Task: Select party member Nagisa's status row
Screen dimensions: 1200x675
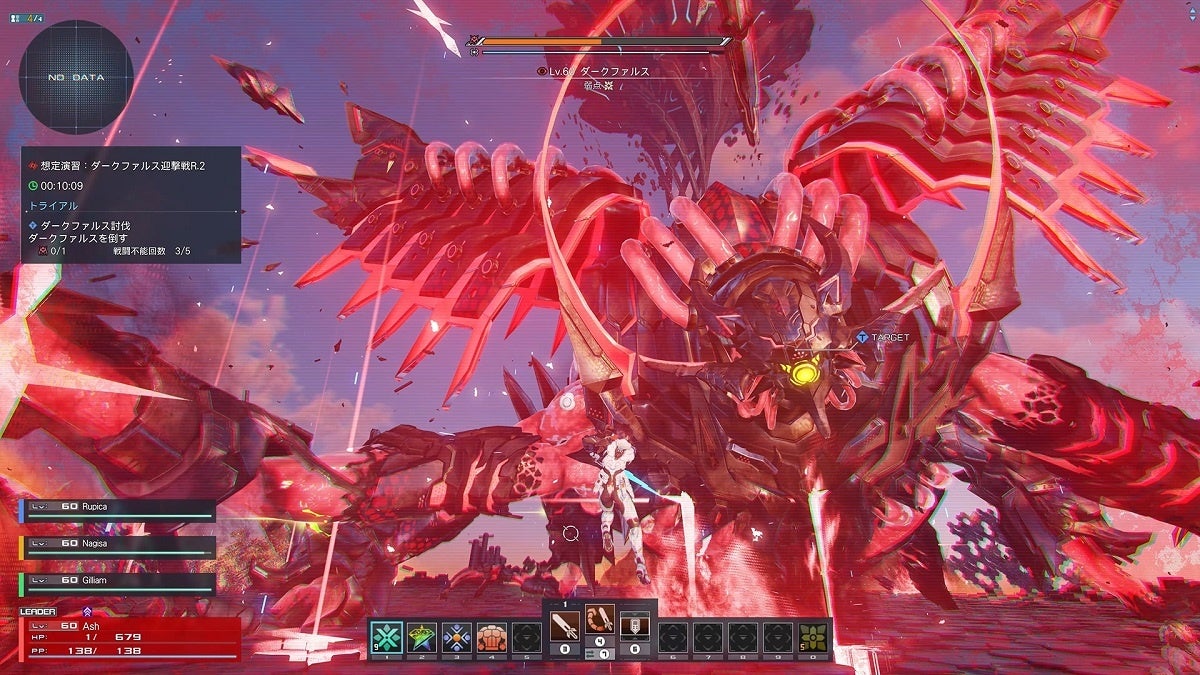Action: [117, 546]
